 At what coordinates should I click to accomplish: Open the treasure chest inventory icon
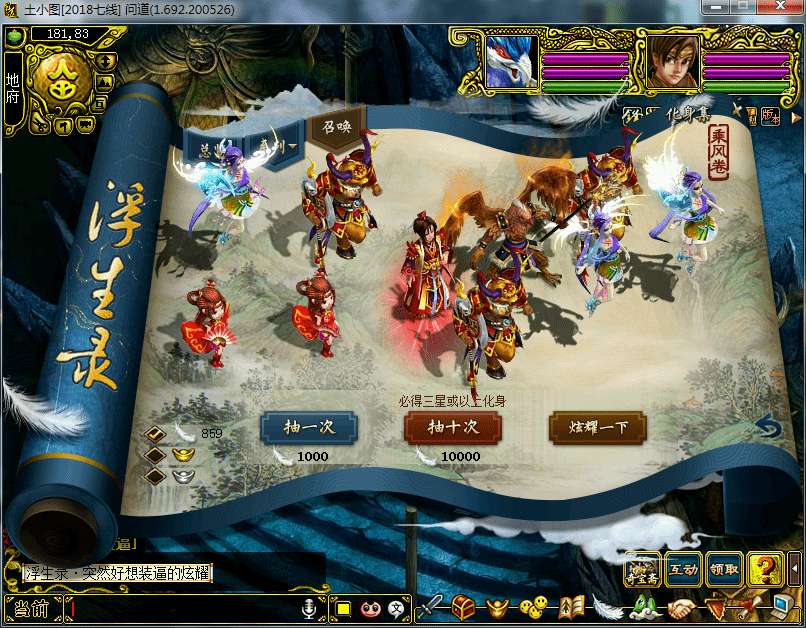point(464,607)
